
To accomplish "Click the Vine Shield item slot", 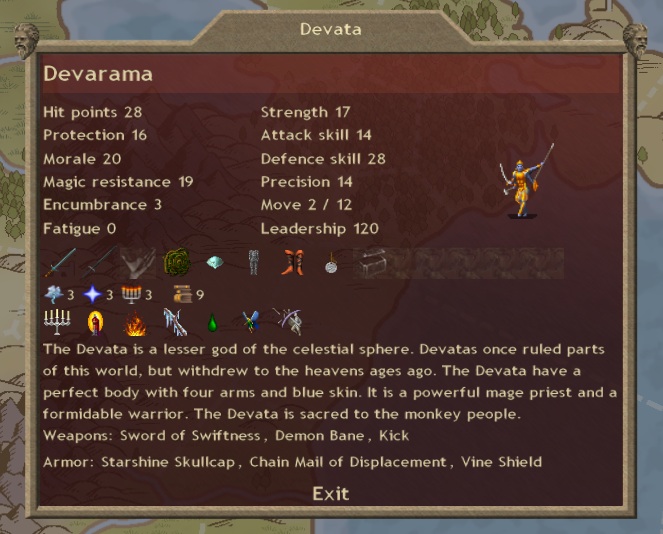I will coord(175,263).
